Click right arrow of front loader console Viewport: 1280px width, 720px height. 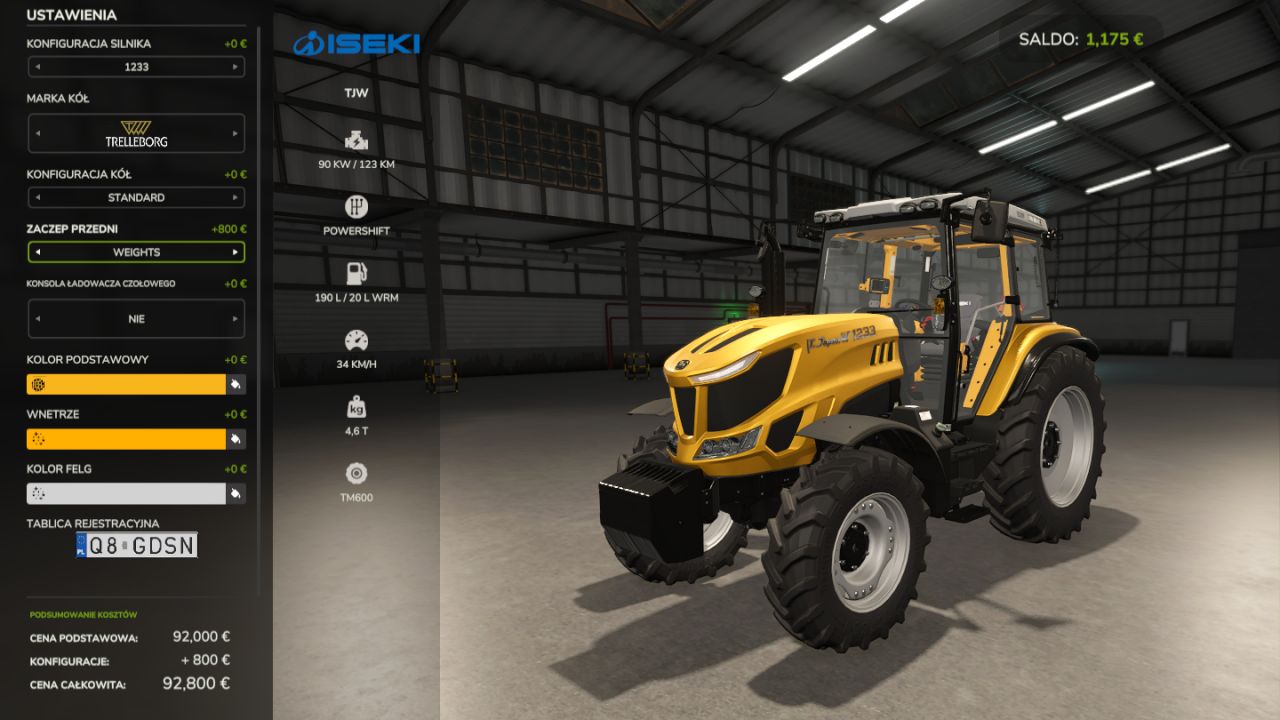pyautogui.click(x=236, y=319)
